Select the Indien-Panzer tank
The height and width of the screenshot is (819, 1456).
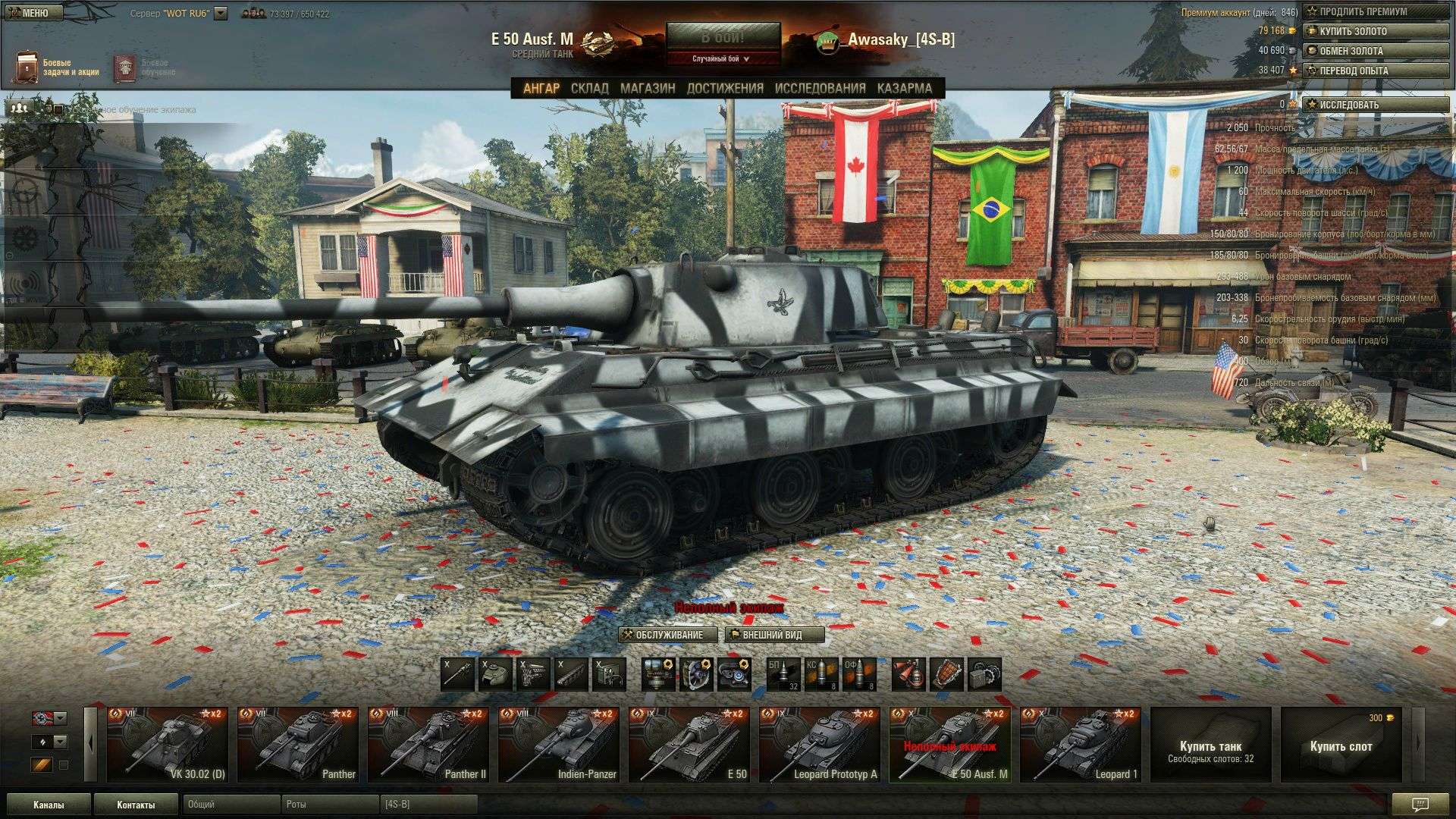[558, 745]
